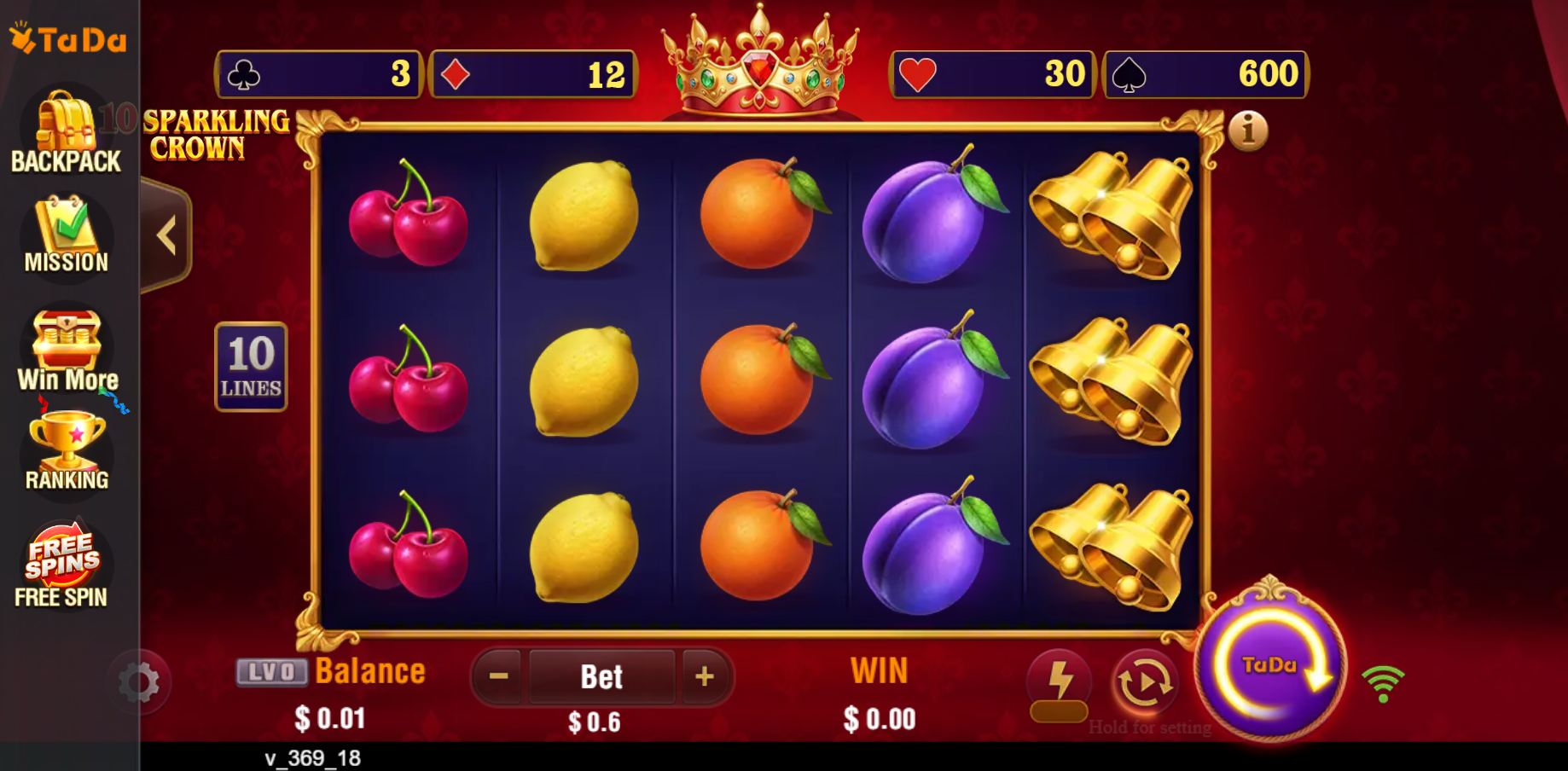Decrease the bet with minus control
This screenshot has width=1568, height=771.
coord(497,676)
